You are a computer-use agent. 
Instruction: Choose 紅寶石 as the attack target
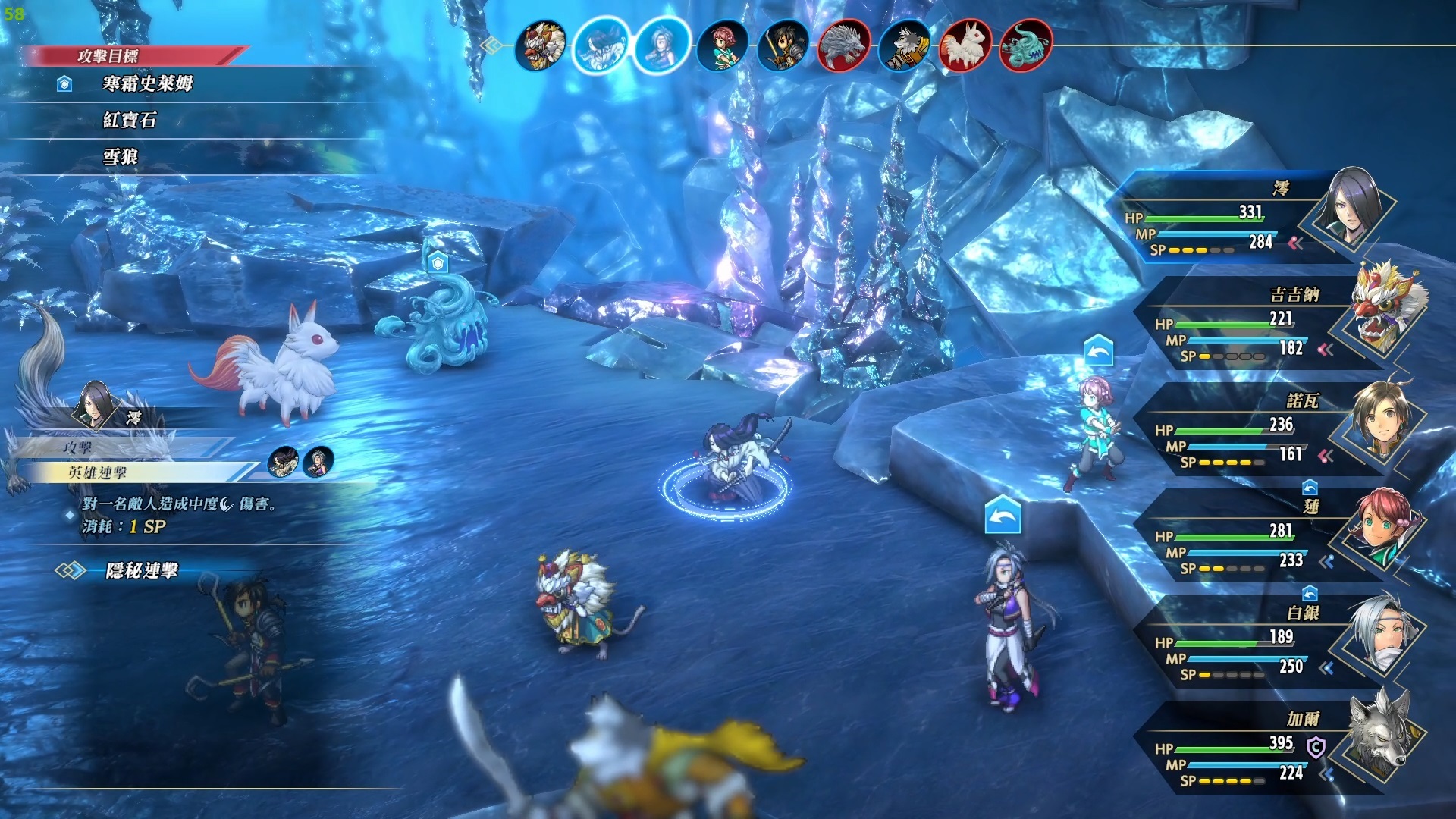pyautogui.click(x=130, y=120)
